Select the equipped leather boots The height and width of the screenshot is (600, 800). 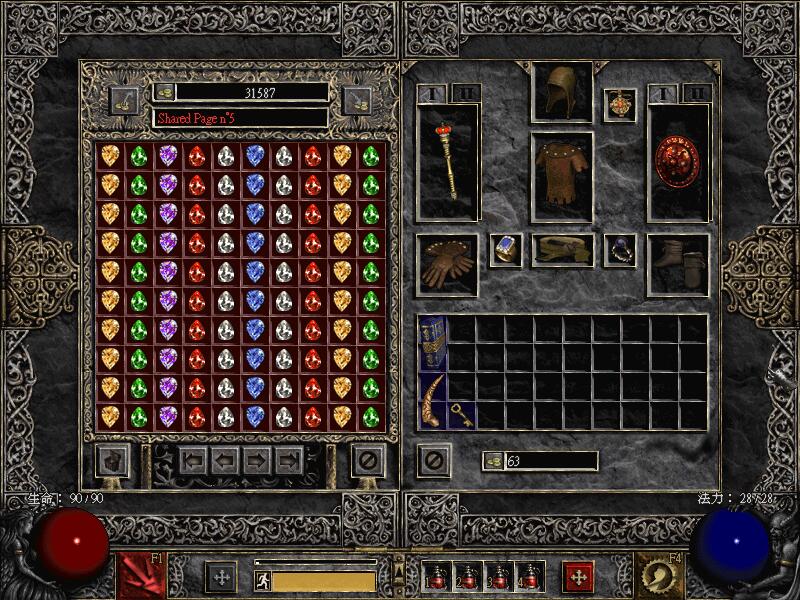[678, 264]
